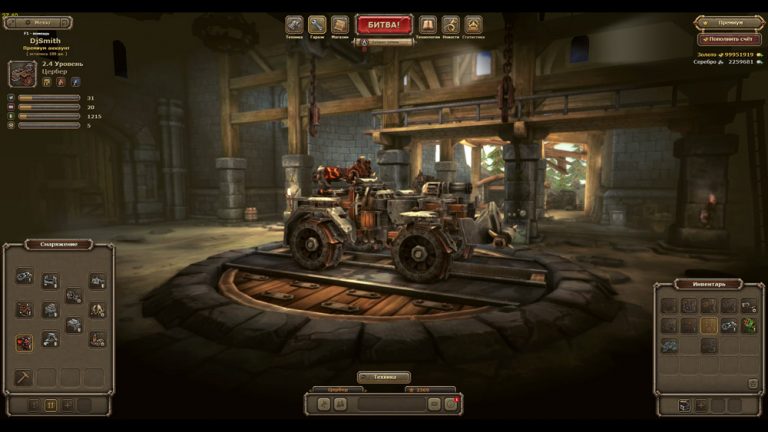This screenshot has height=432, width=768.
Task: Open the dropdown below the Битва button
Action: [x=384, y=42]
